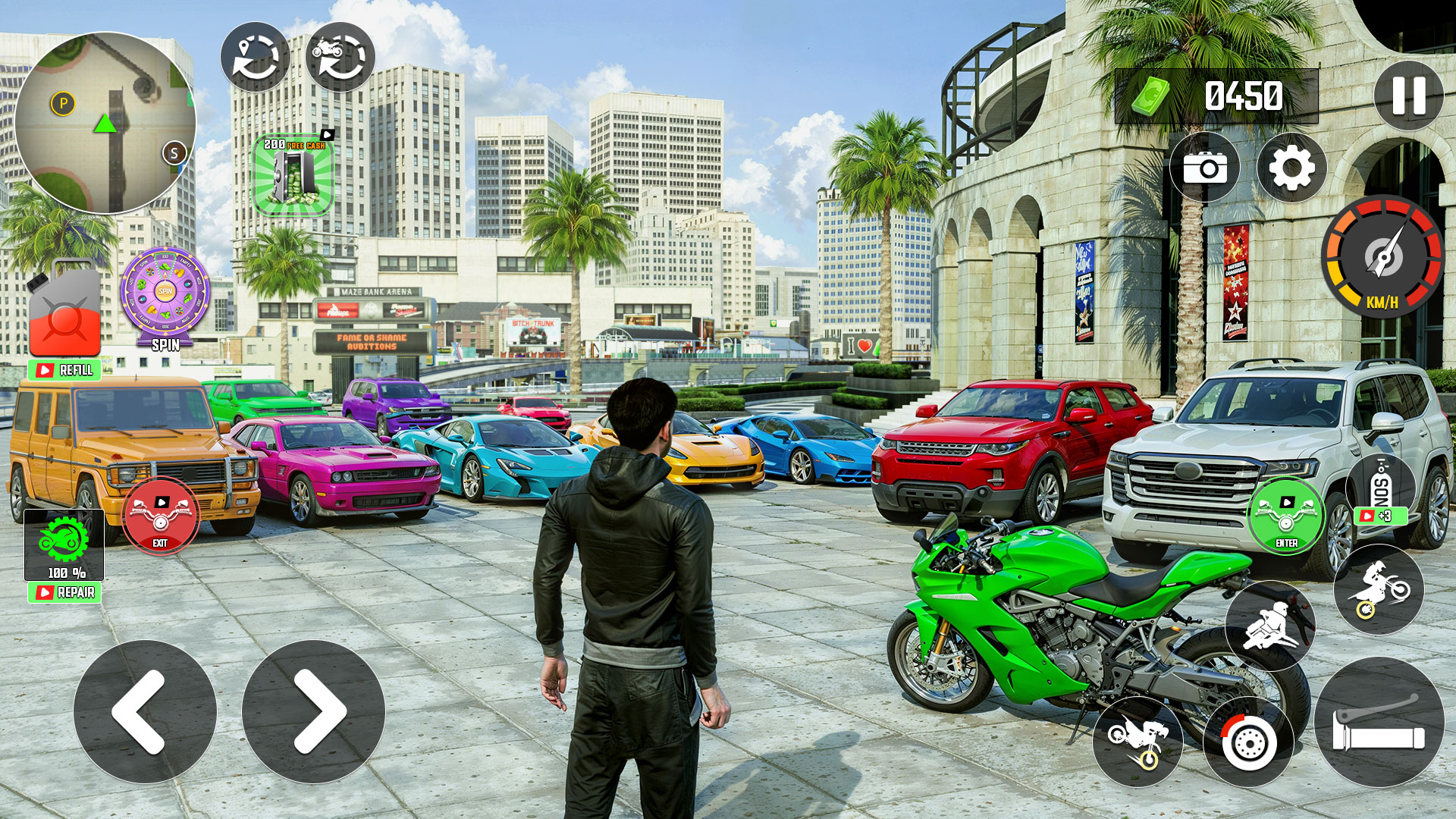
Task: Tap the camera view button
Action: (1204, 168)
